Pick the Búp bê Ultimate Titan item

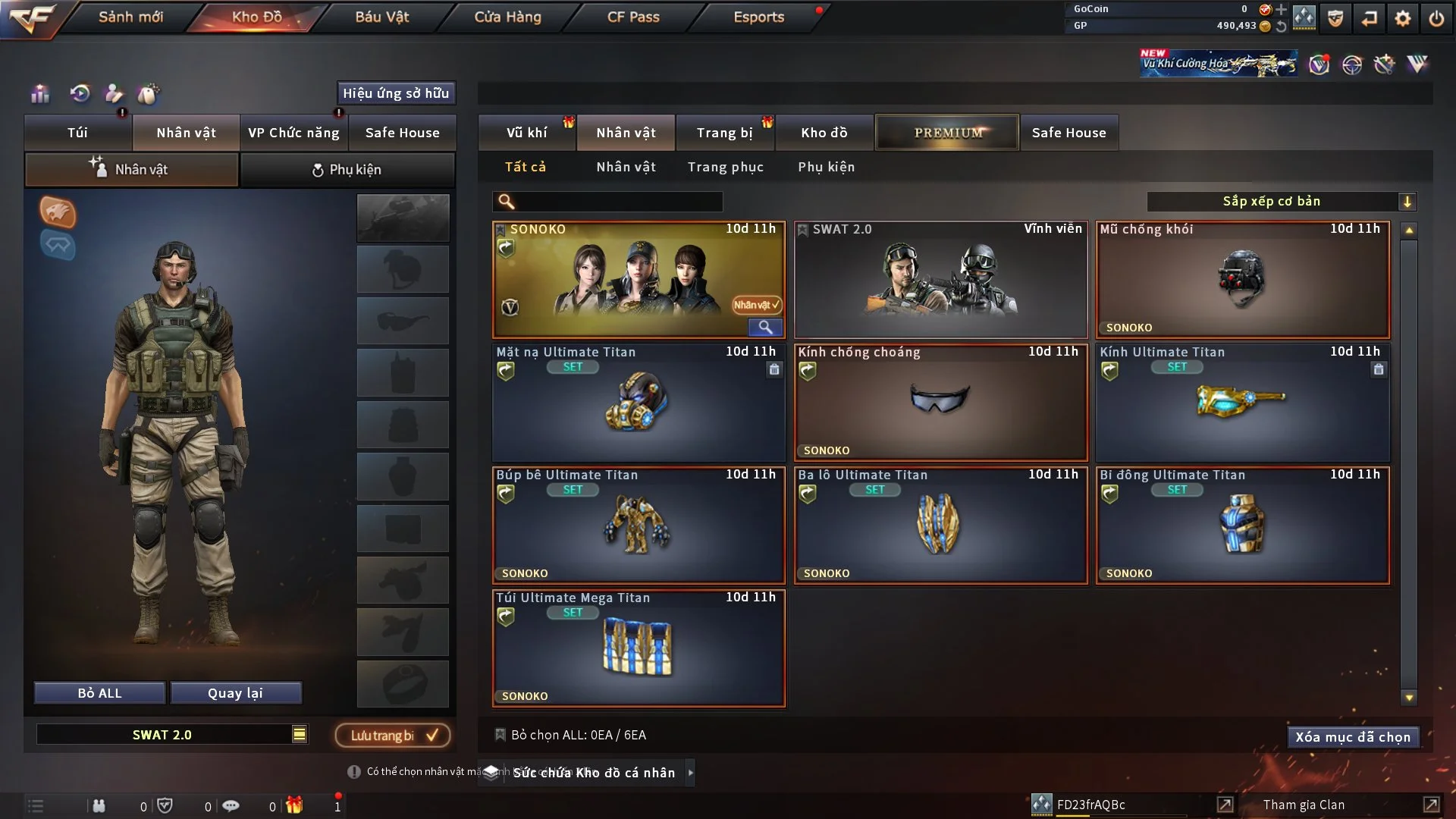pyautogui.click(x=638, y=526)
